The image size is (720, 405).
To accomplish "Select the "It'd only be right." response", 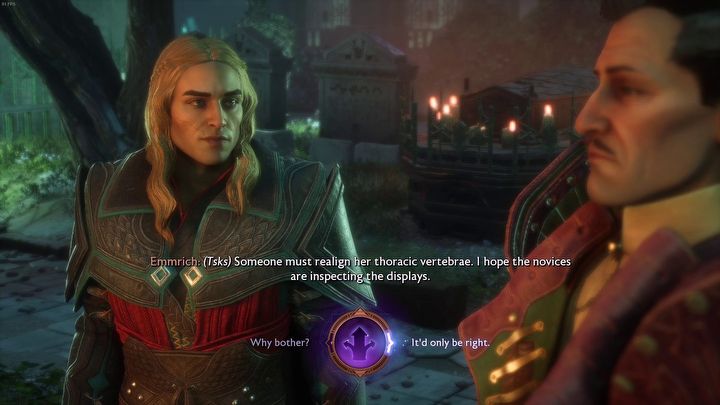I will tap(450, 343).
